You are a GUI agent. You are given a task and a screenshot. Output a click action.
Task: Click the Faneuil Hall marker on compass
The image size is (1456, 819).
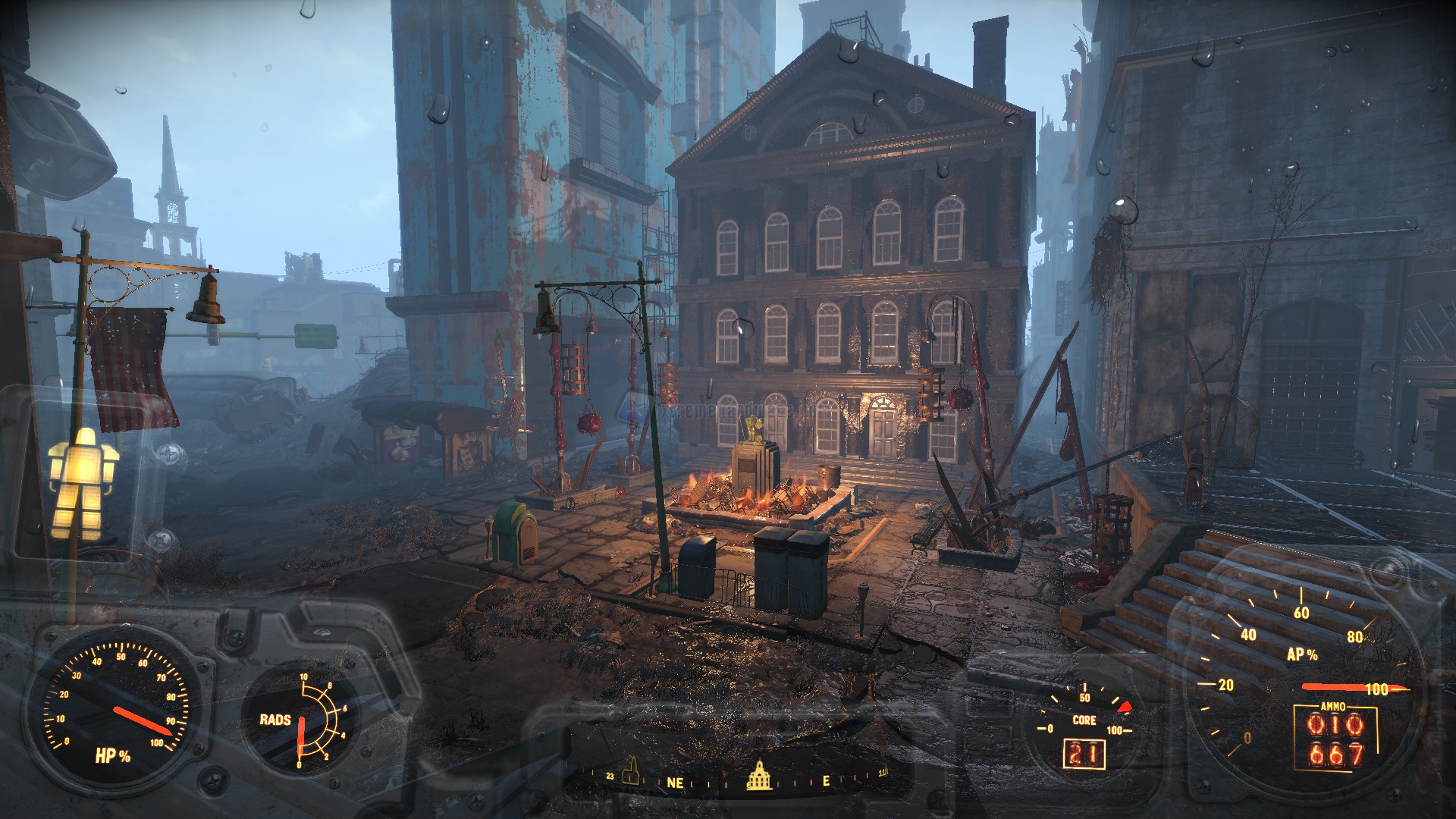pyautogui.click(x=759, y=774)
